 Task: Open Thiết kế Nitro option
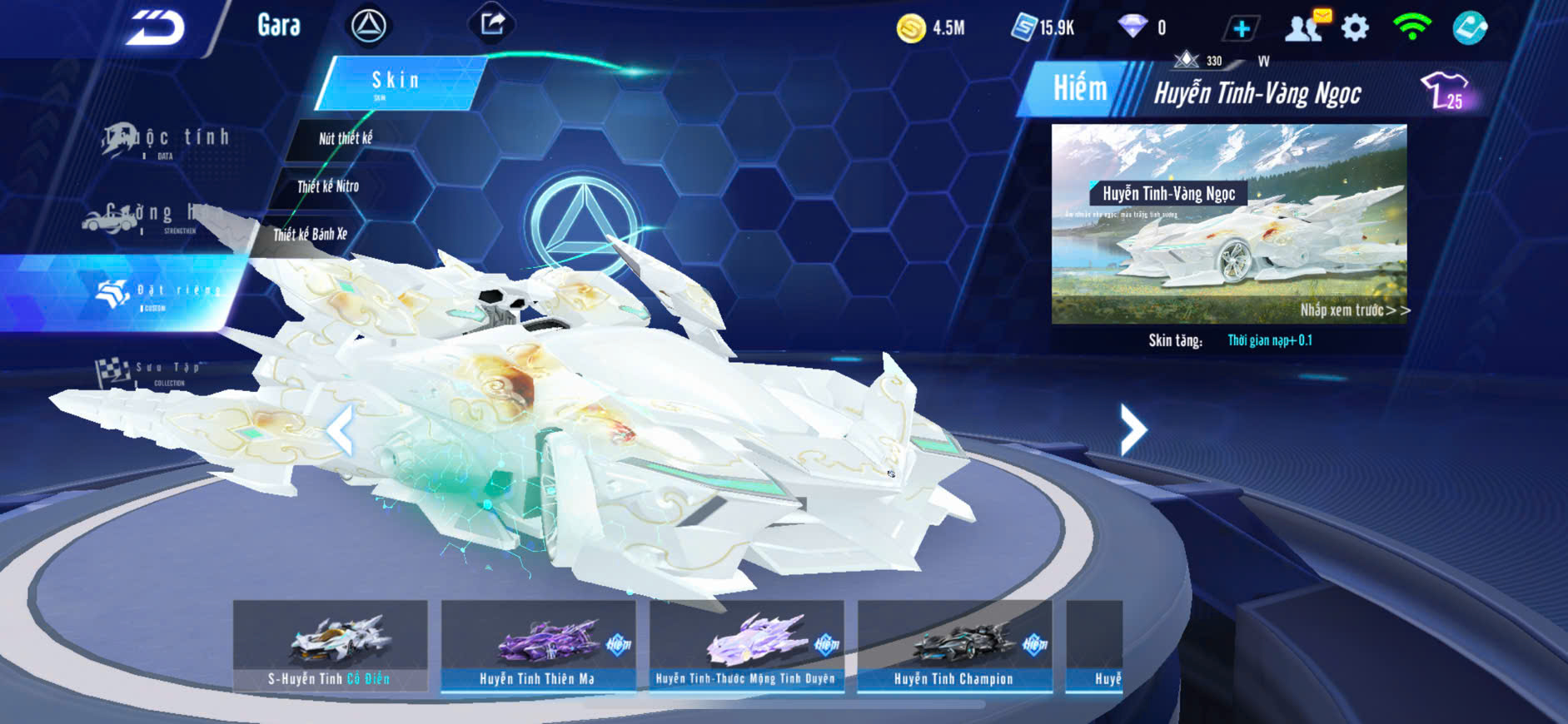pos(328,186)
